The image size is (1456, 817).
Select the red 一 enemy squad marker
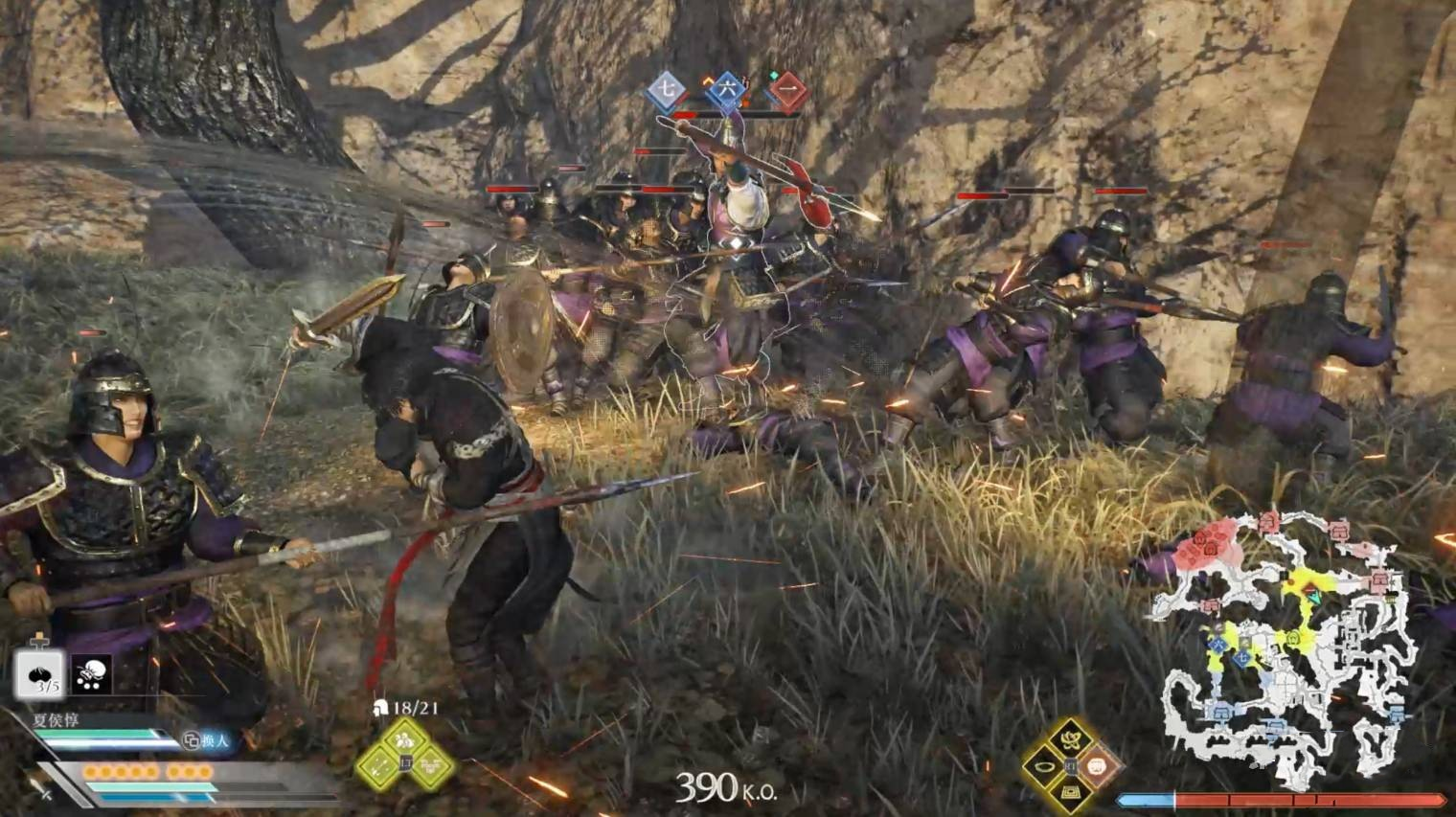tap(787, 91)
